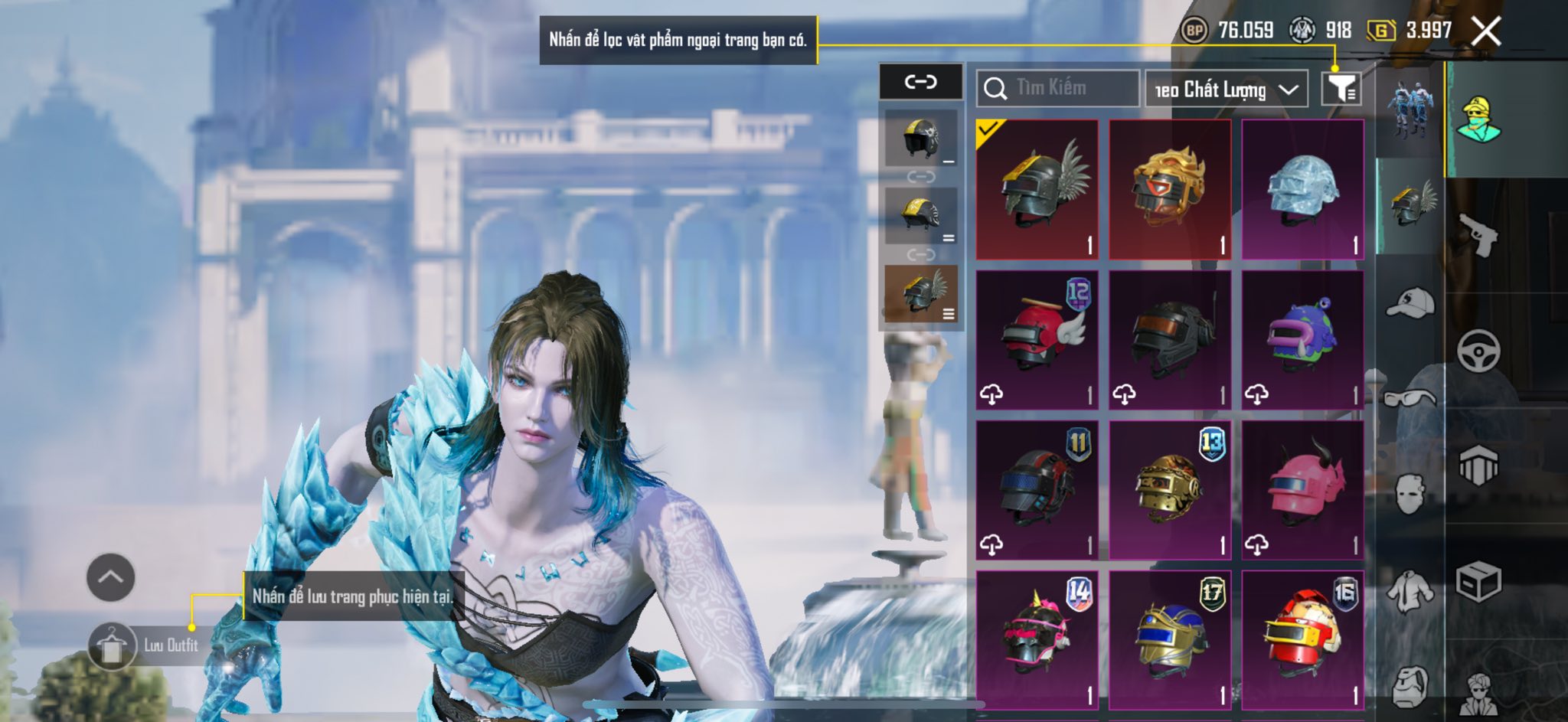1568x722 pixels.
Task: Switch to the pistol weapon skins tab
Action: click(1478, 235)
